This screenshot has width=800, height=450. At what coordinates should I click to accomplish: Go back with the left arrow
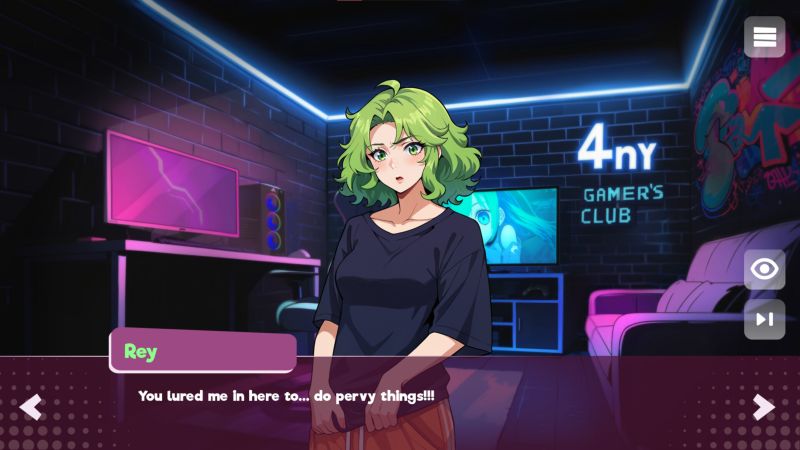pos(31,407)
